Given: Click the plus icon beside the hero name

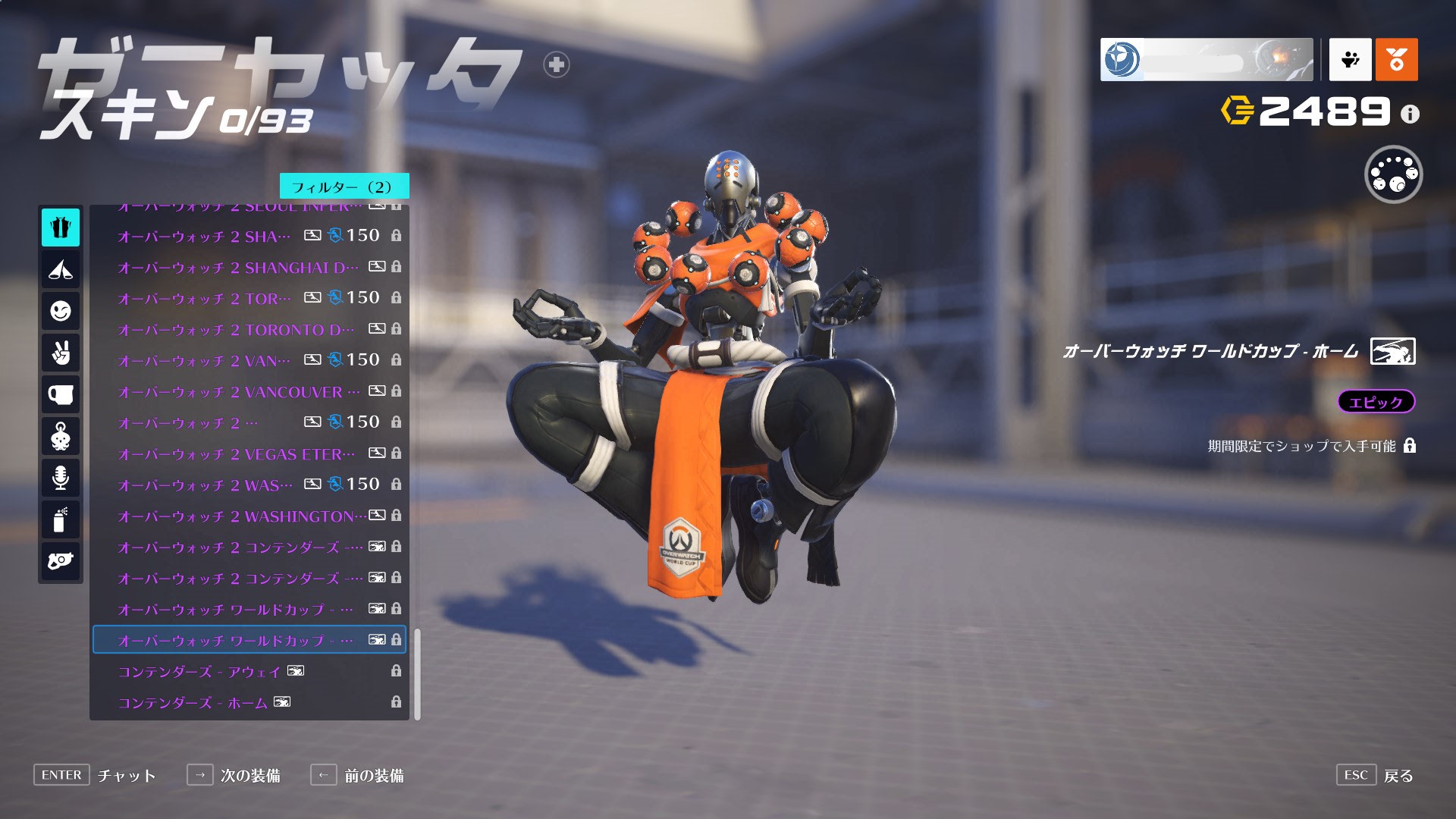Looking at the screenshot, I should pyautogui.click(x=557, y=65).
